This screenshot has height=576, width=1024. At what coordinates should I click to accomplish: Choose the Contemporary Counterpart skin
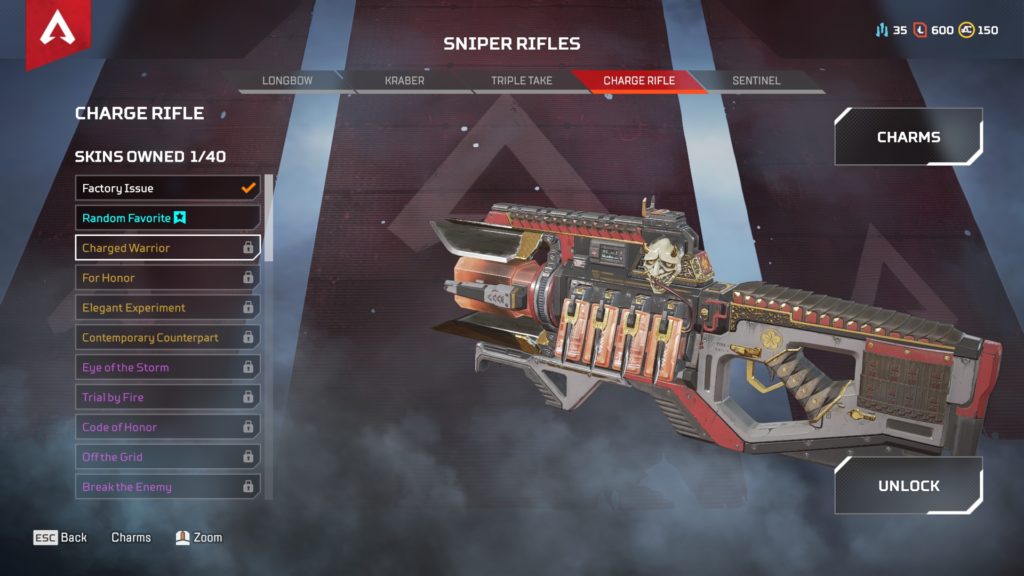pyautogui.click(x=167, y=338)
